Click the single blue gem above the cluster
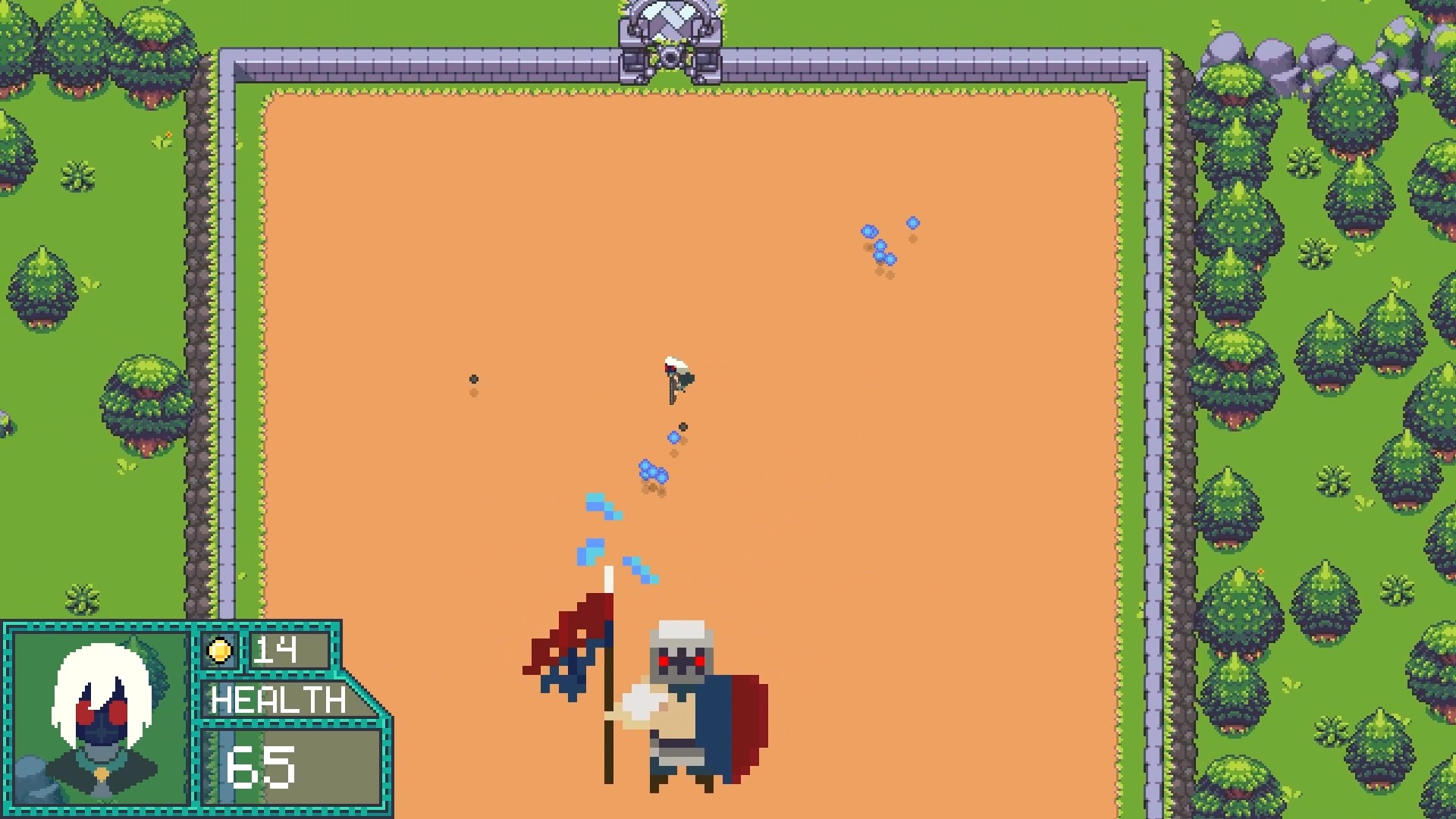Screen dimensions: 1456x819 912,223
